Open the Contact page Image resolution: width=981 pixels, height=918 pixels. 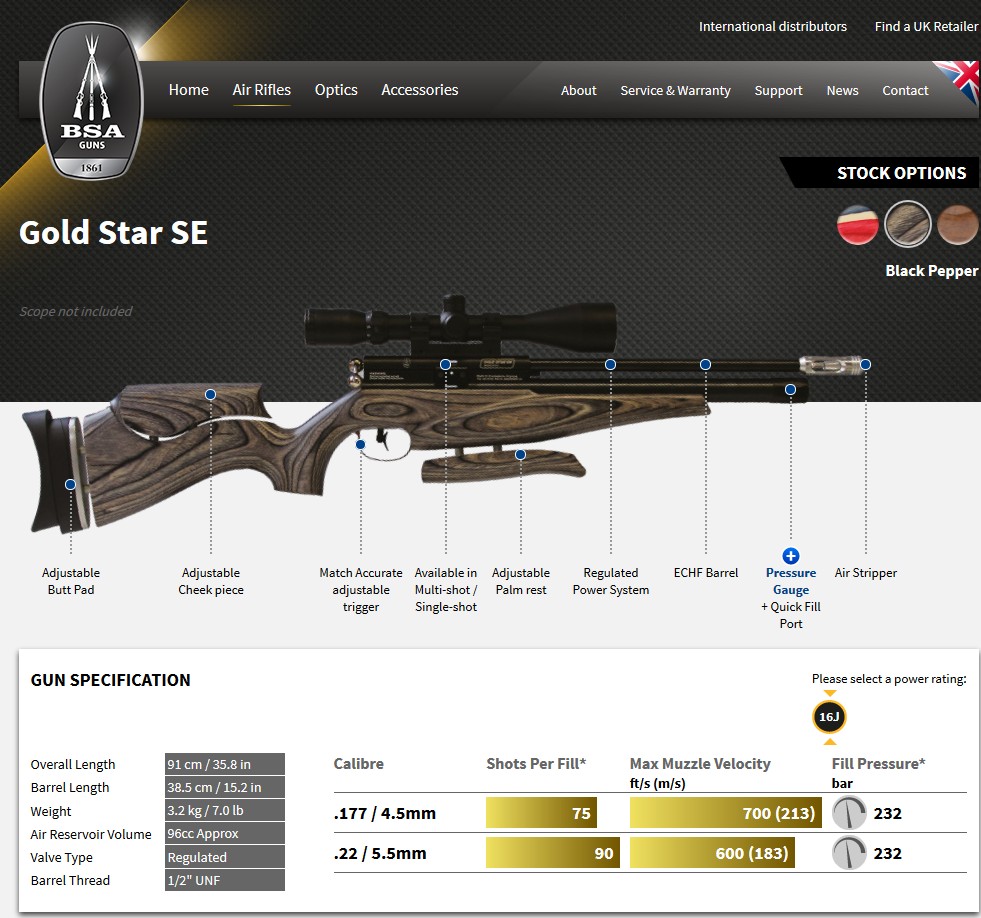[x=905, y=91]
